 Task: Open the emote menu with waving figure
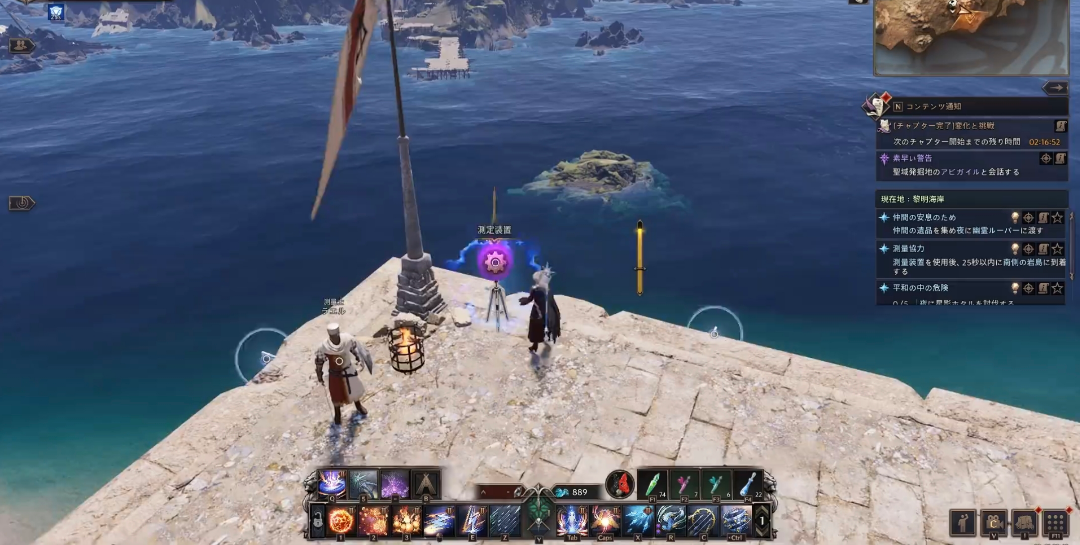963,523
